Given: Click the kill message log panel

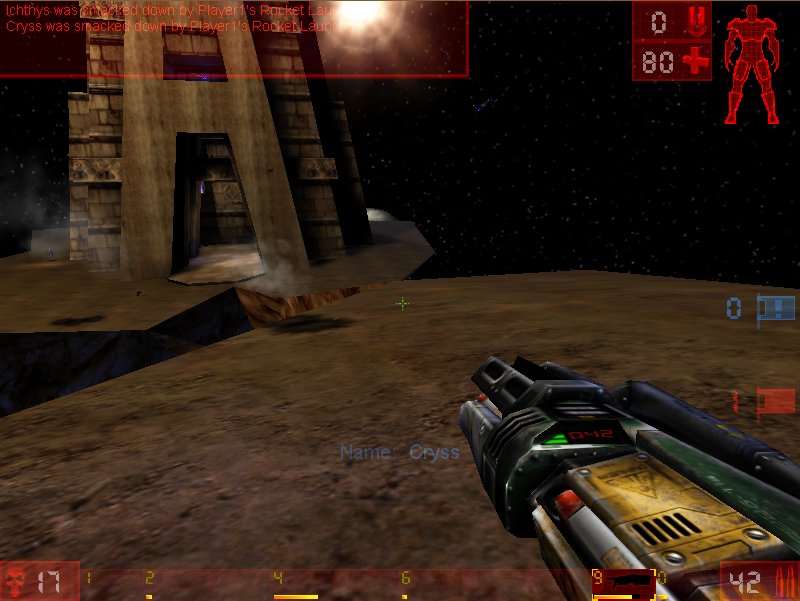Looking at the screenshot, I should 234,38.
